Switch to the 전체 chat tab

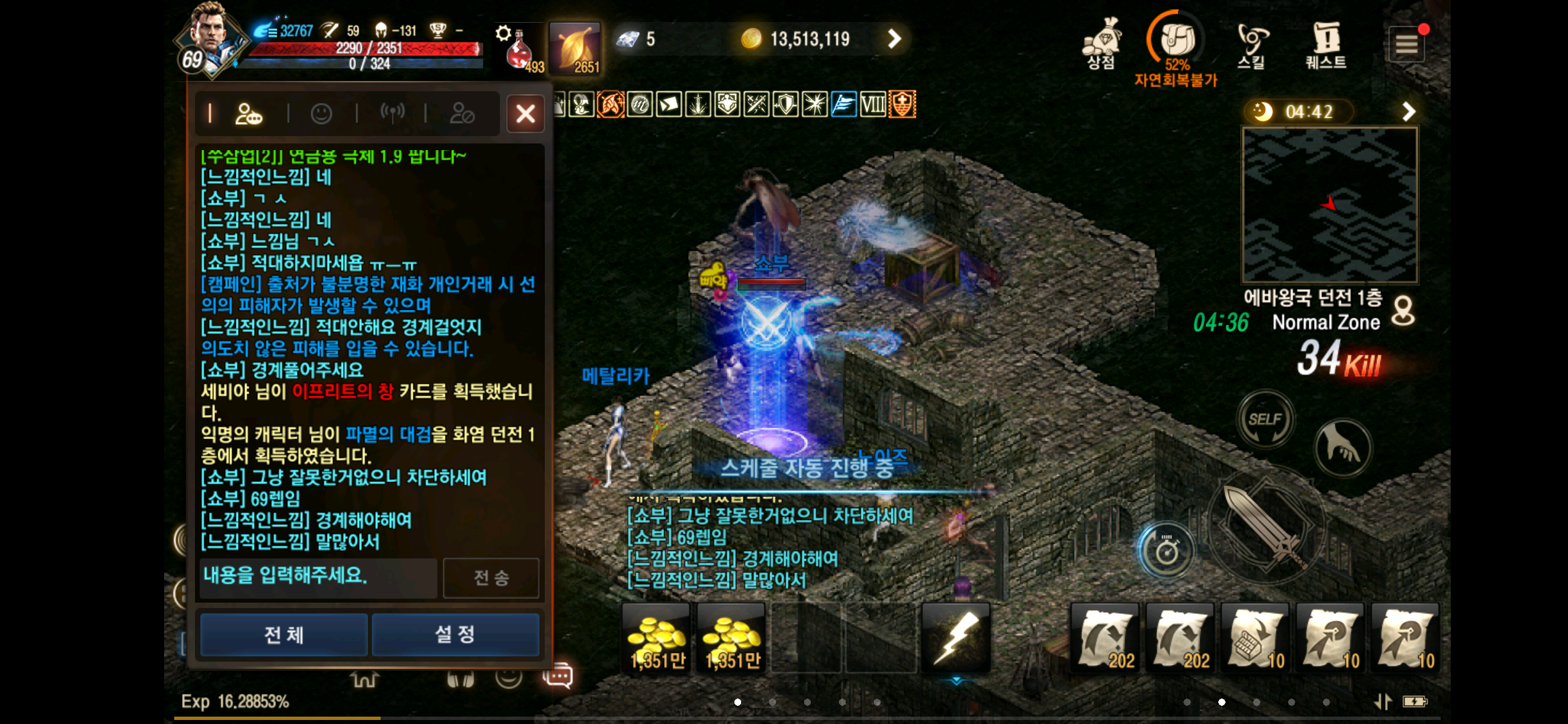click(x=283, y=634)
